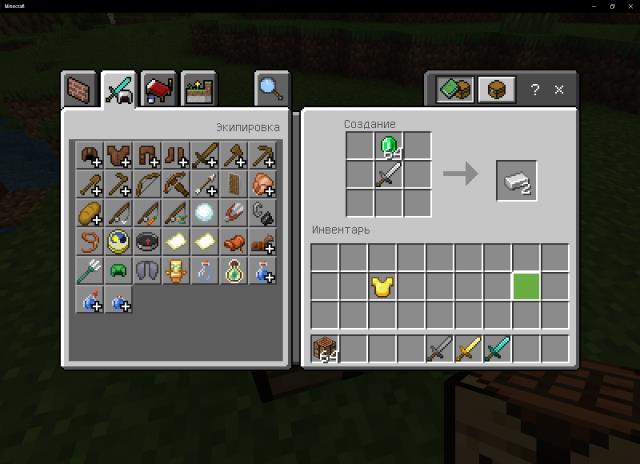Pick up the emerald in the crafting grid
This screenshot has height=464, width=640.
[x=388, y=147]
